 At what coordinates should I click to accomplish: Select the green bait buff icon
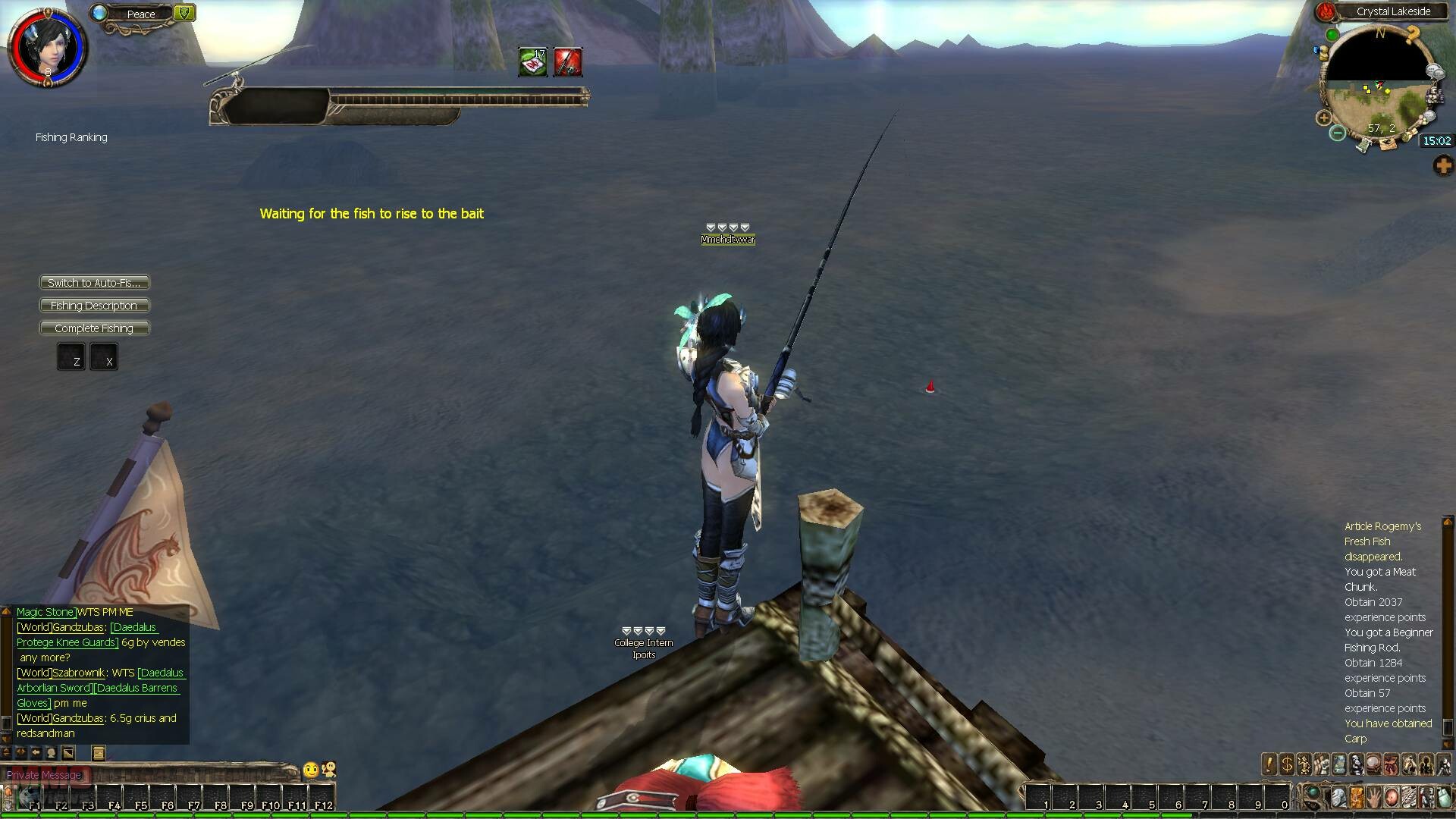[533, 62]
